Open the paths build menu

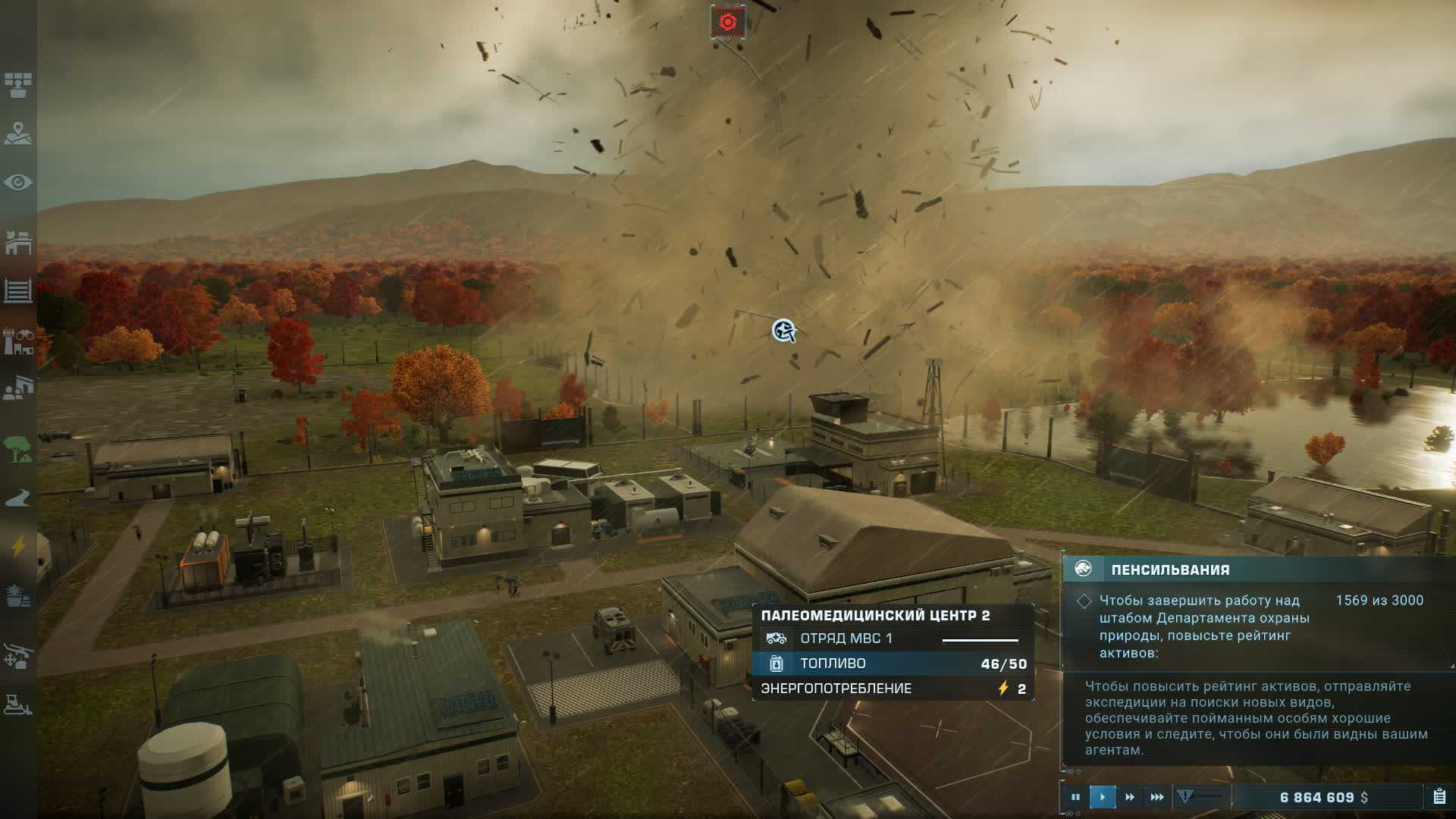pyautogui.click(x=18, y=497)
